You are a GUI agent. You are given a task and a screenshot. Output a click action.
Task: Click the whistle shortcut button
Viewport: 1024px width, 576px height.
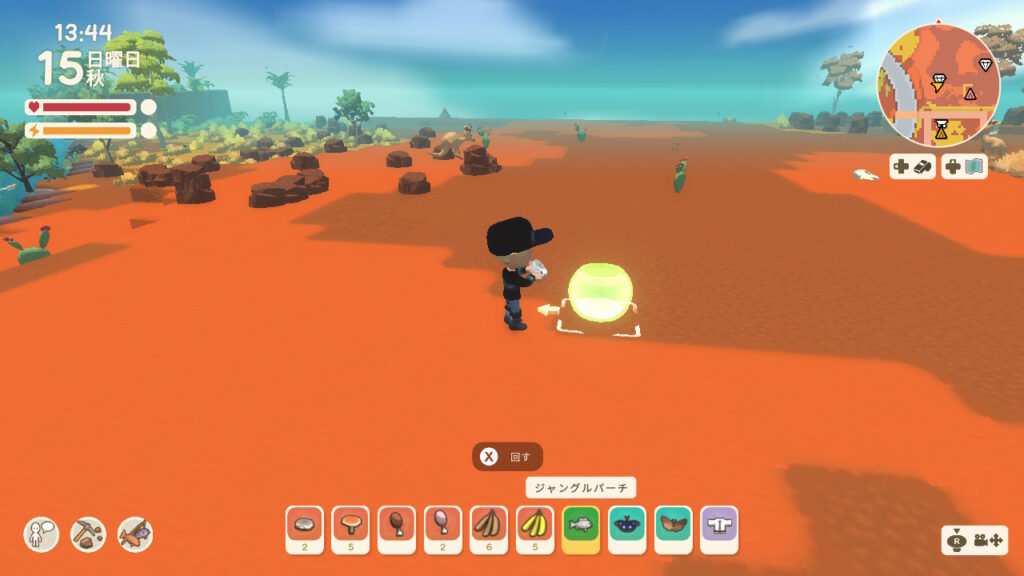point(913,167)
